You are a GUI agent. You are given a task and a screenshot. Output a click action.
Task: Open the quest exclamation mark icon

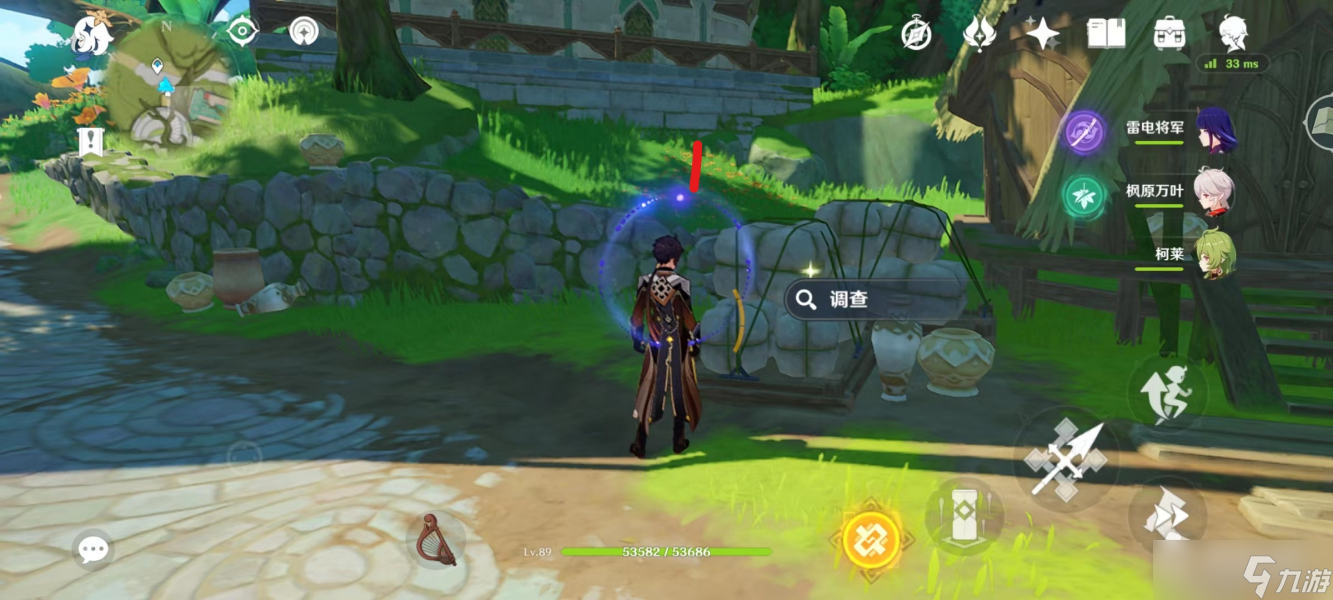click(90, 141)
